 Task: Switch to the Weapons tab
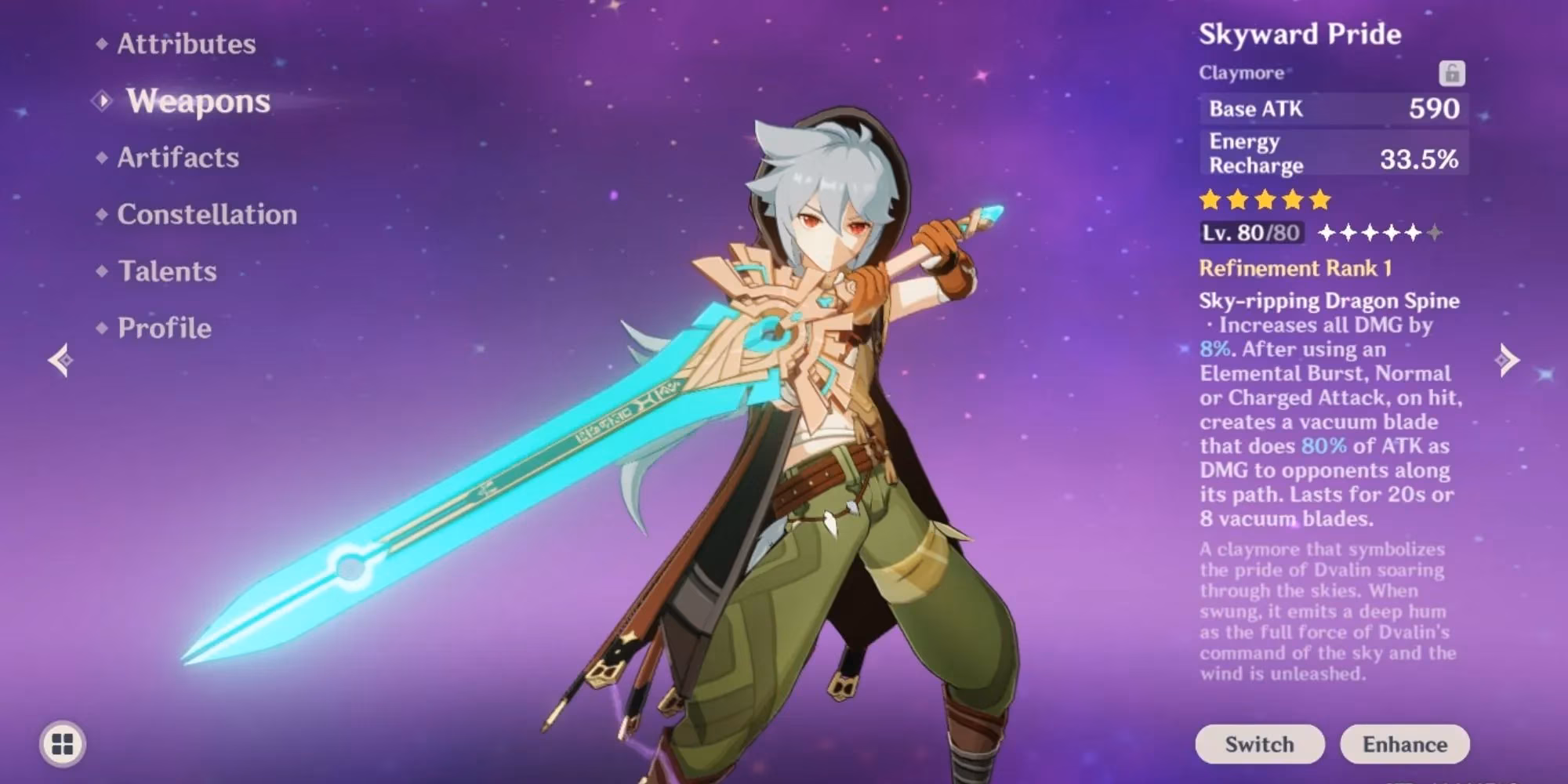[x=198, y=102]
